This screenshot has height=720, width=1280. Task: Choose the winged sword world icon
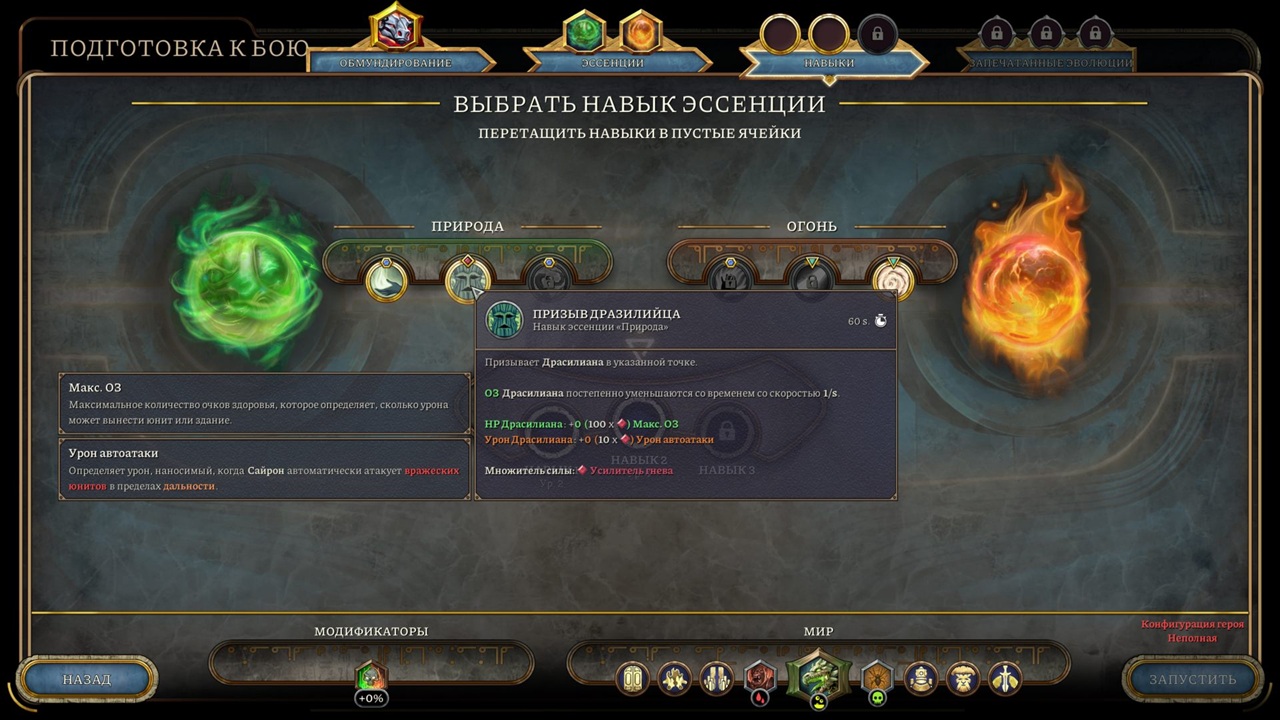point(1005,678)
